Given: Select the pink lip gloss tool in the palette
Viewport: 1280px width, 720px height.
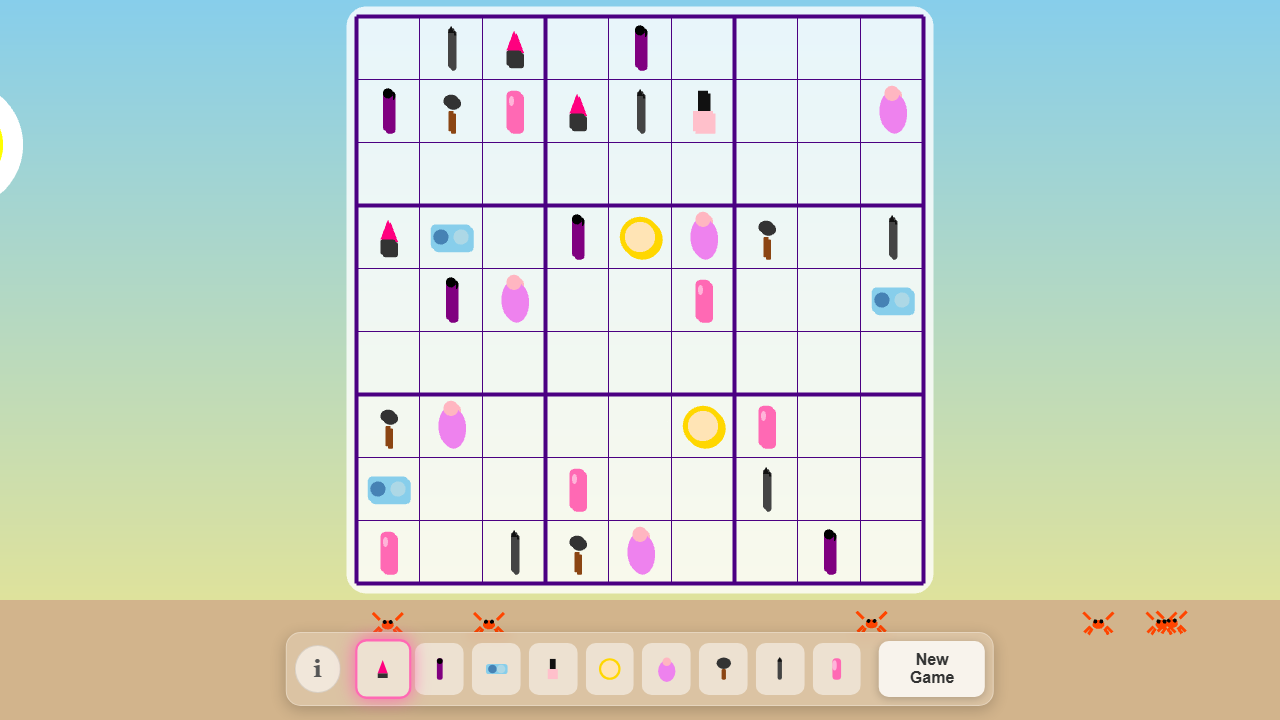Looking at the screenshot, I should pos(837,668).
